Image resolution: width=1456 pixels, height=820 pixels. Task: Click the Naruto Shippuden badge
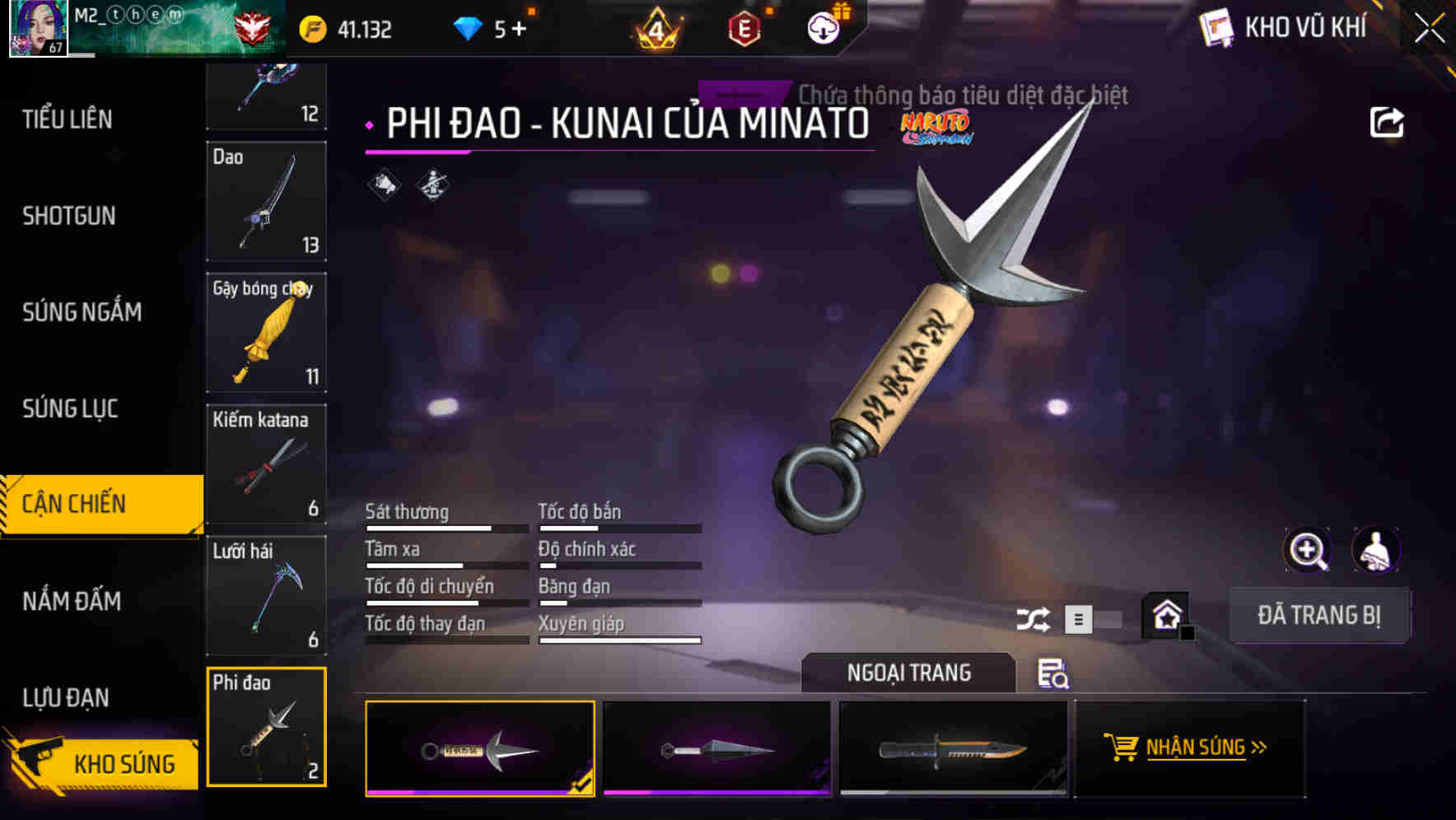pos(938,128)
